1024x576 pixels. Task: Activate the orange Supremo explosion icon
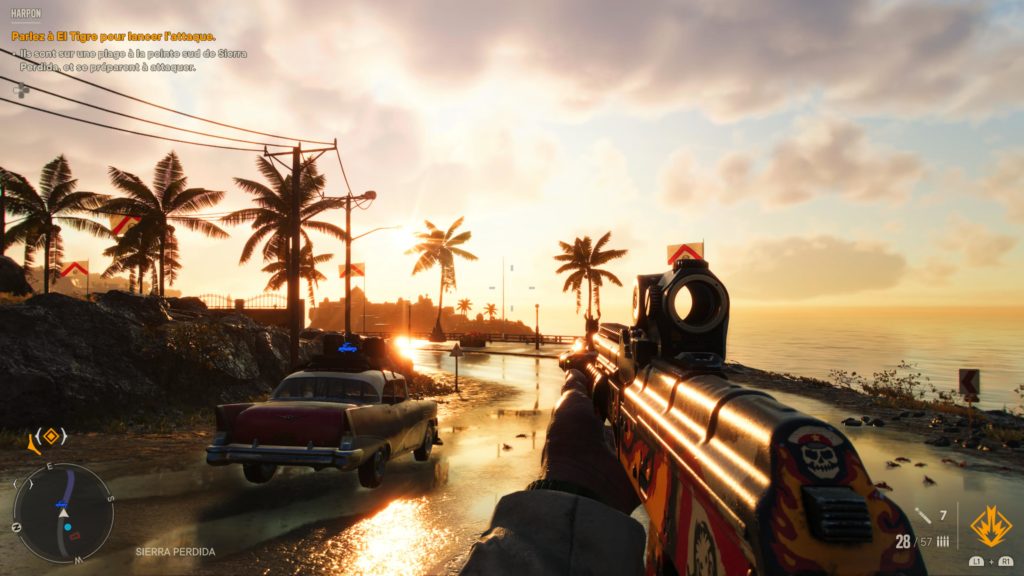(x=990, y=526)
